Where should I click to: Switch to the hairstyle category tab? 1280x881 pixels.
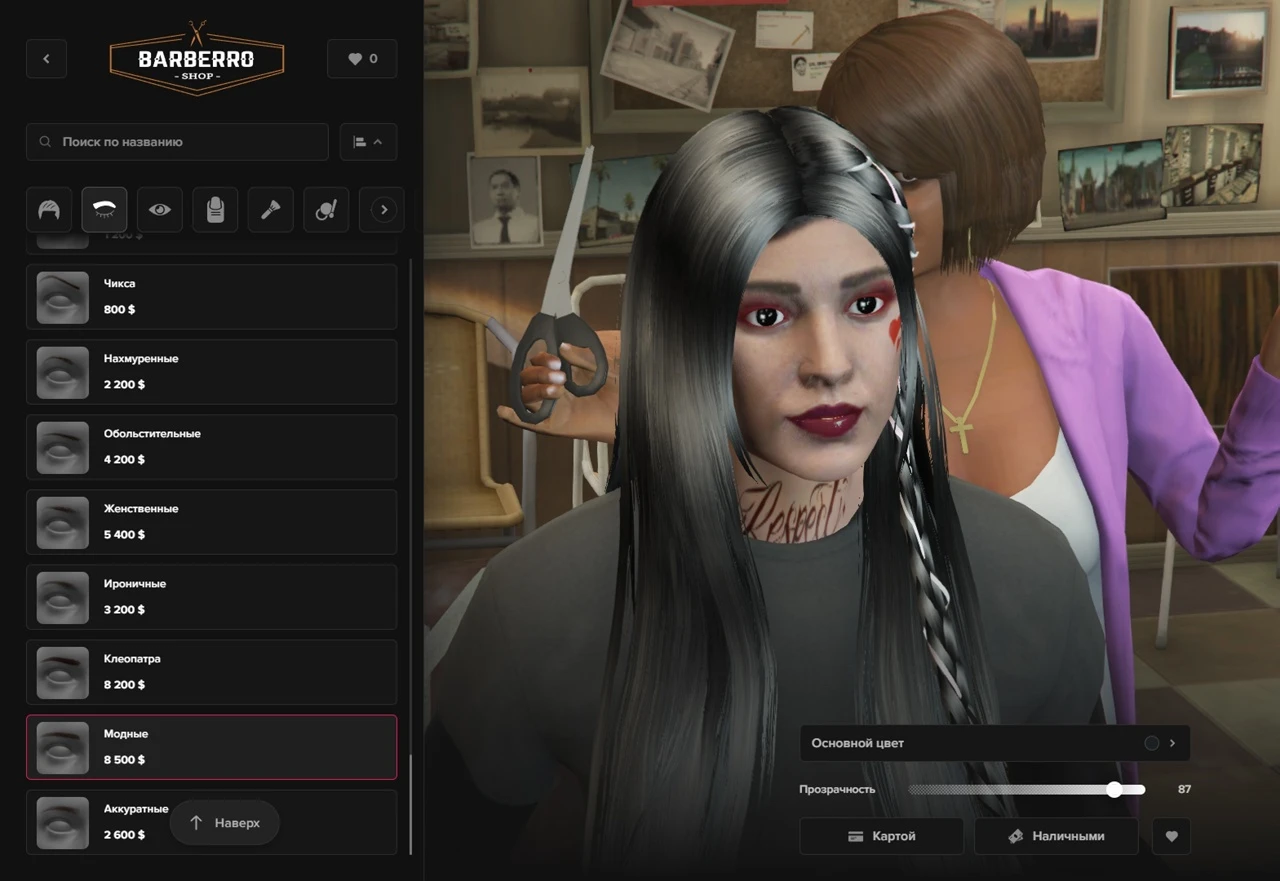click(49, 210)
